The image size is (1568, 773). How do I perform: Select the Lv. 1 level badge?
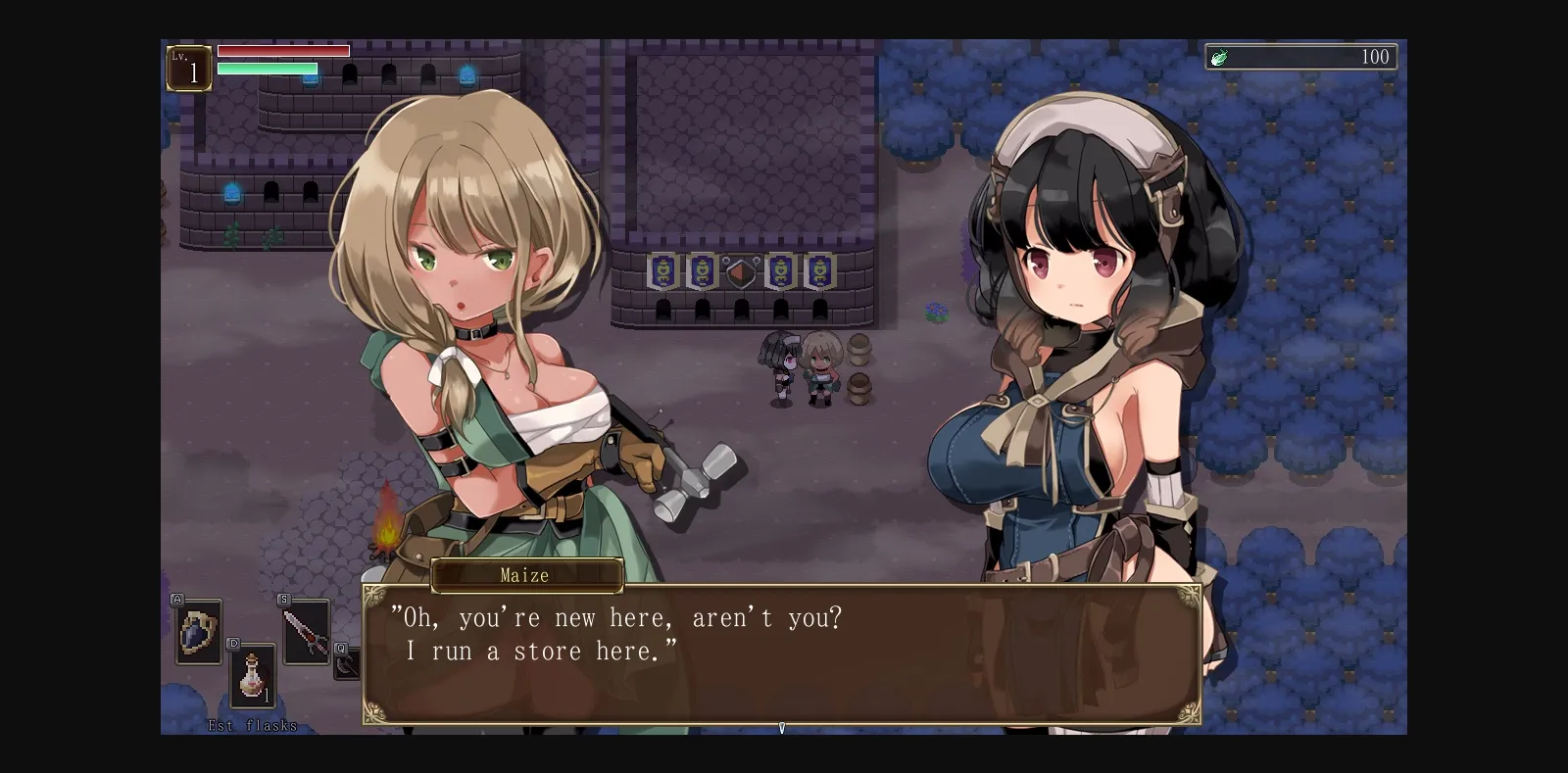(189, 68)
